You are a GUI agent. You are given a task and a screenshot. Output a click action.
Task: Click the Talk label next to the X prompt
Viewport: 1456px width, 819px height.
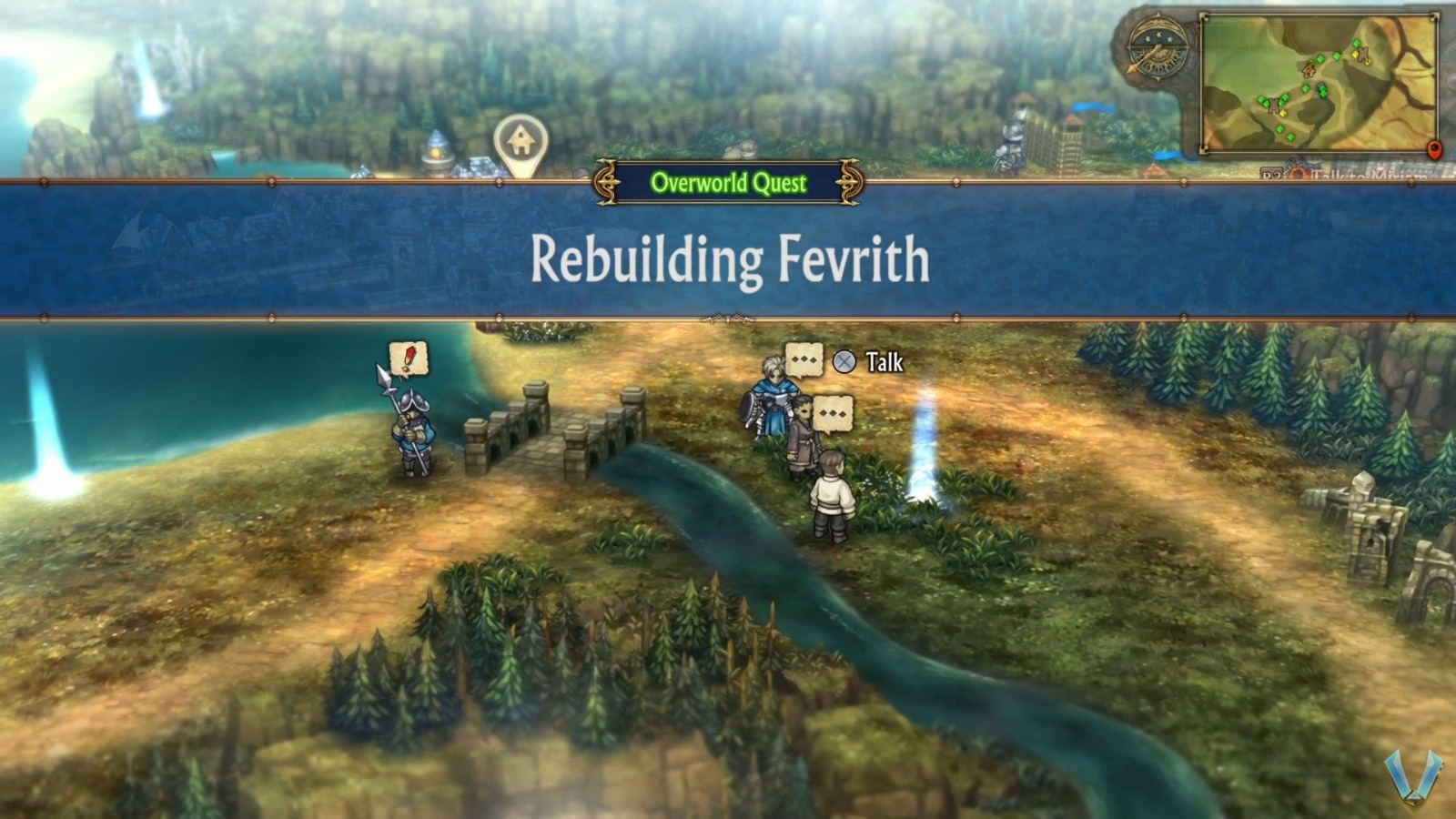[x=885, y=362]
